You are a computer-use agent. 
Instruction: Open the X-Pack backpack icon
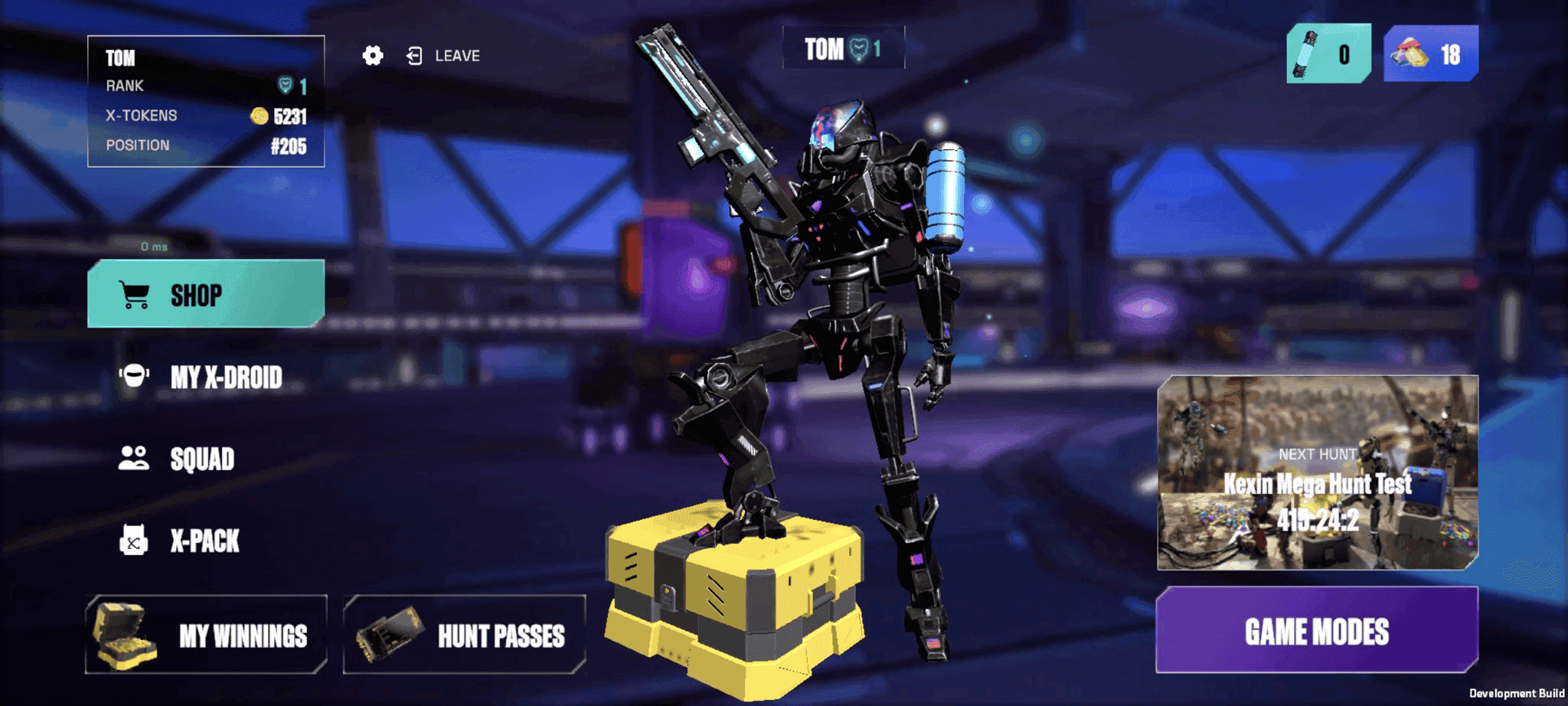[134, 541]
